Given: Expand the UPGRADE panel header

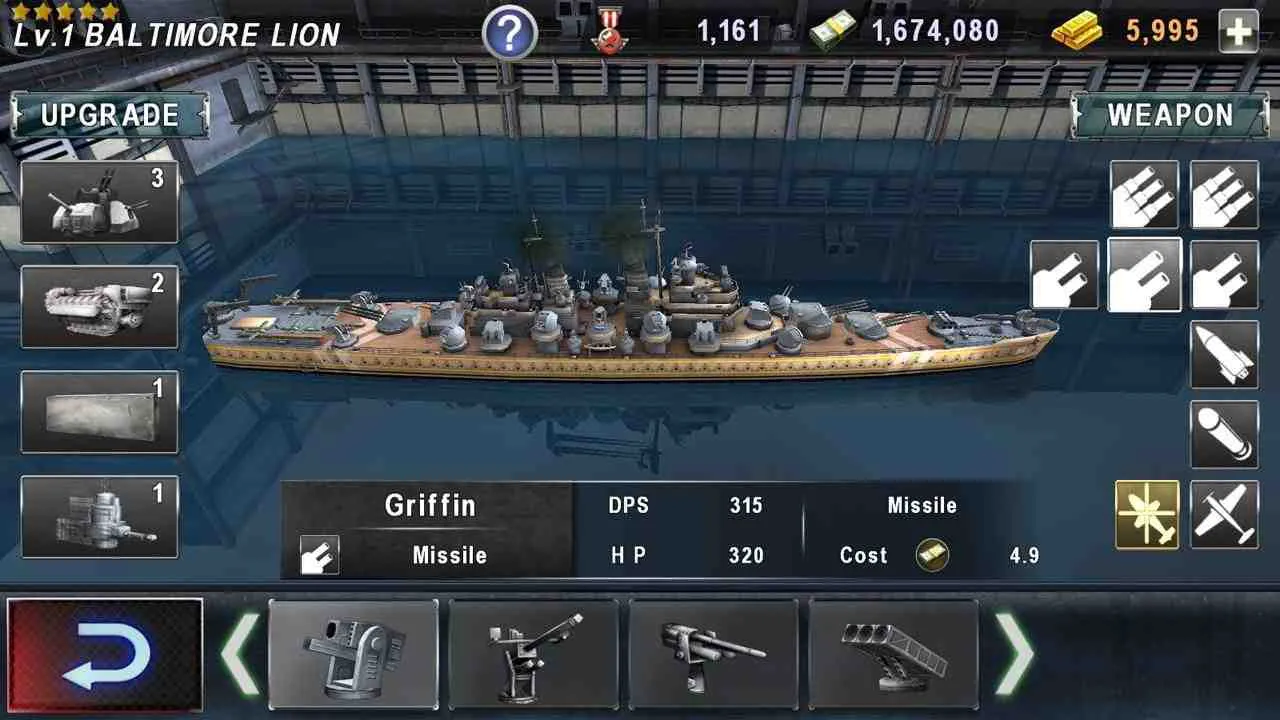Looking at the screenshot, I should 107,115.
